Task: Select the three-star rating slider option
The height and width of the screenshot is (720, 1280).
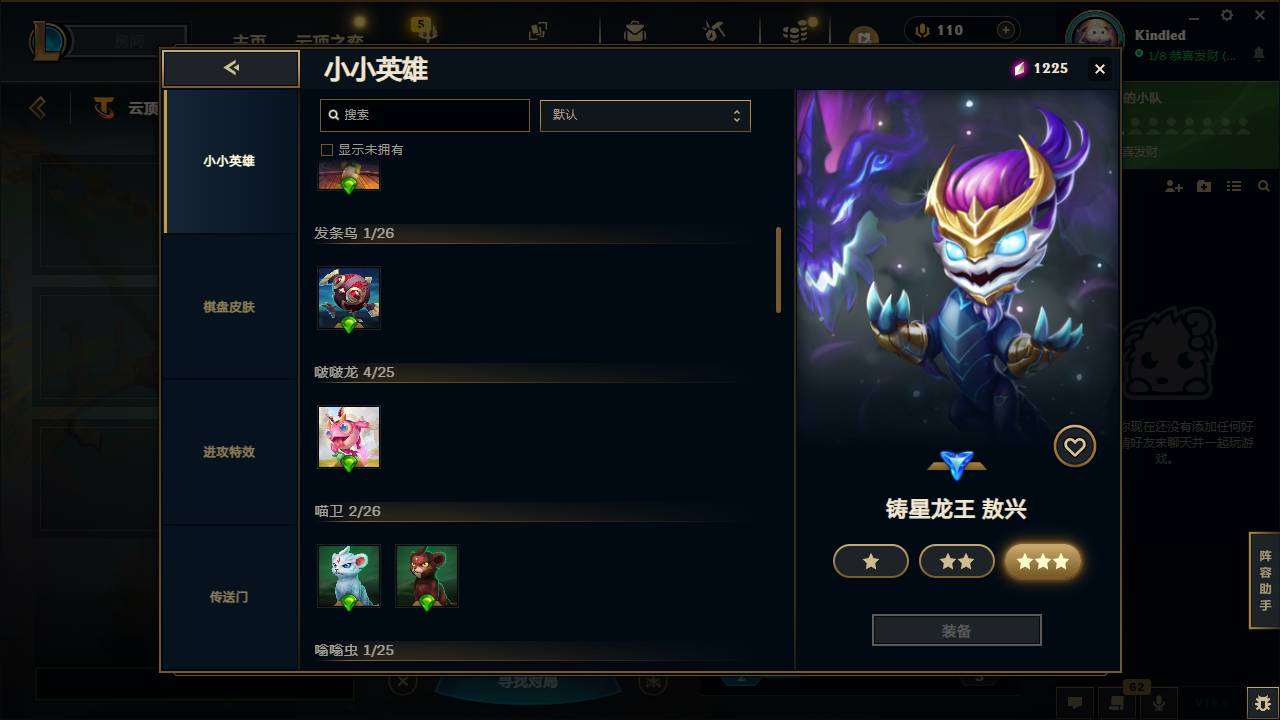Action: [x=1043, y=561]
